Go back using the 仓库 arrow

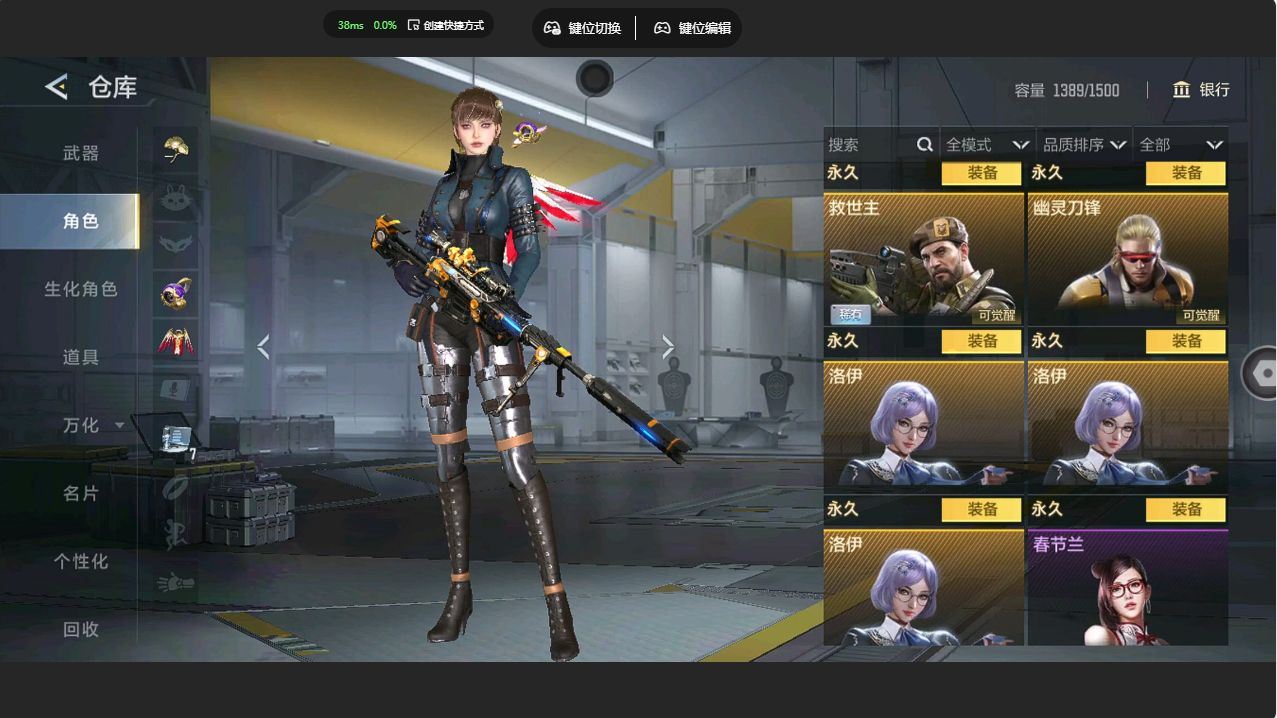(x=56, y=87)
